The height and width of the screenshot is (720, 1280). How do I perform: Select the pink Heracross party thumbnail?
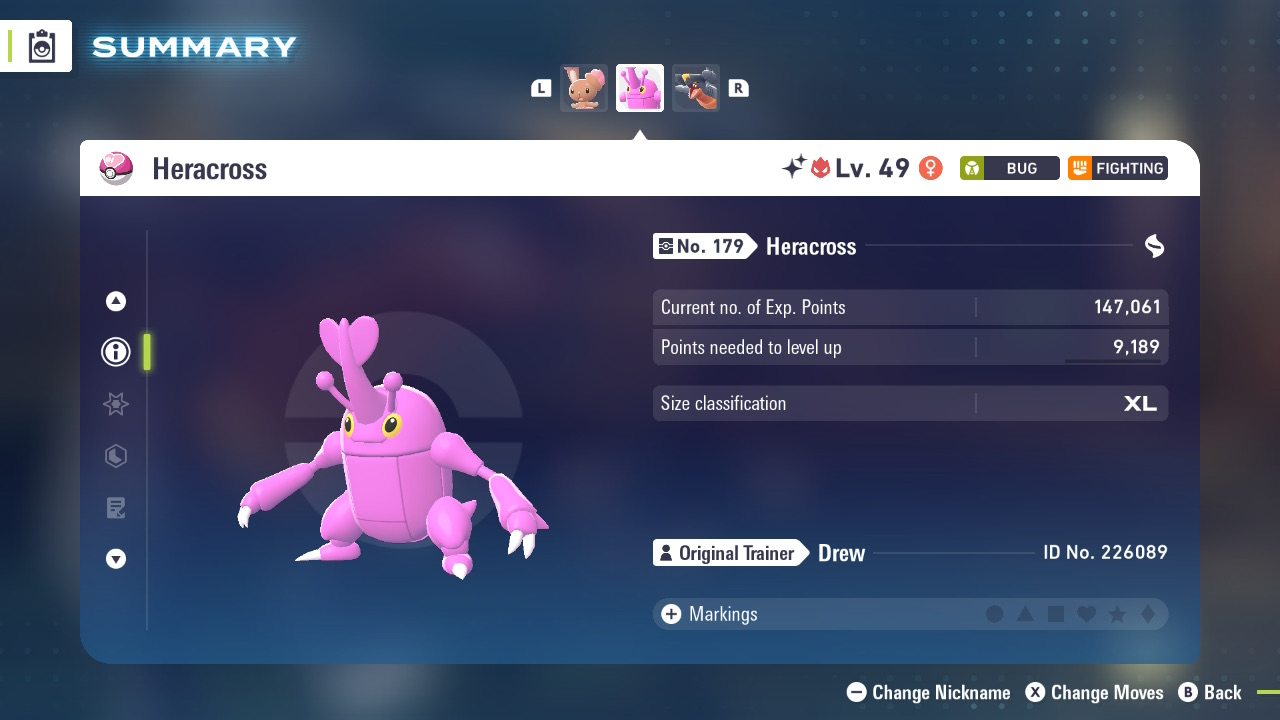pos(640,88)
